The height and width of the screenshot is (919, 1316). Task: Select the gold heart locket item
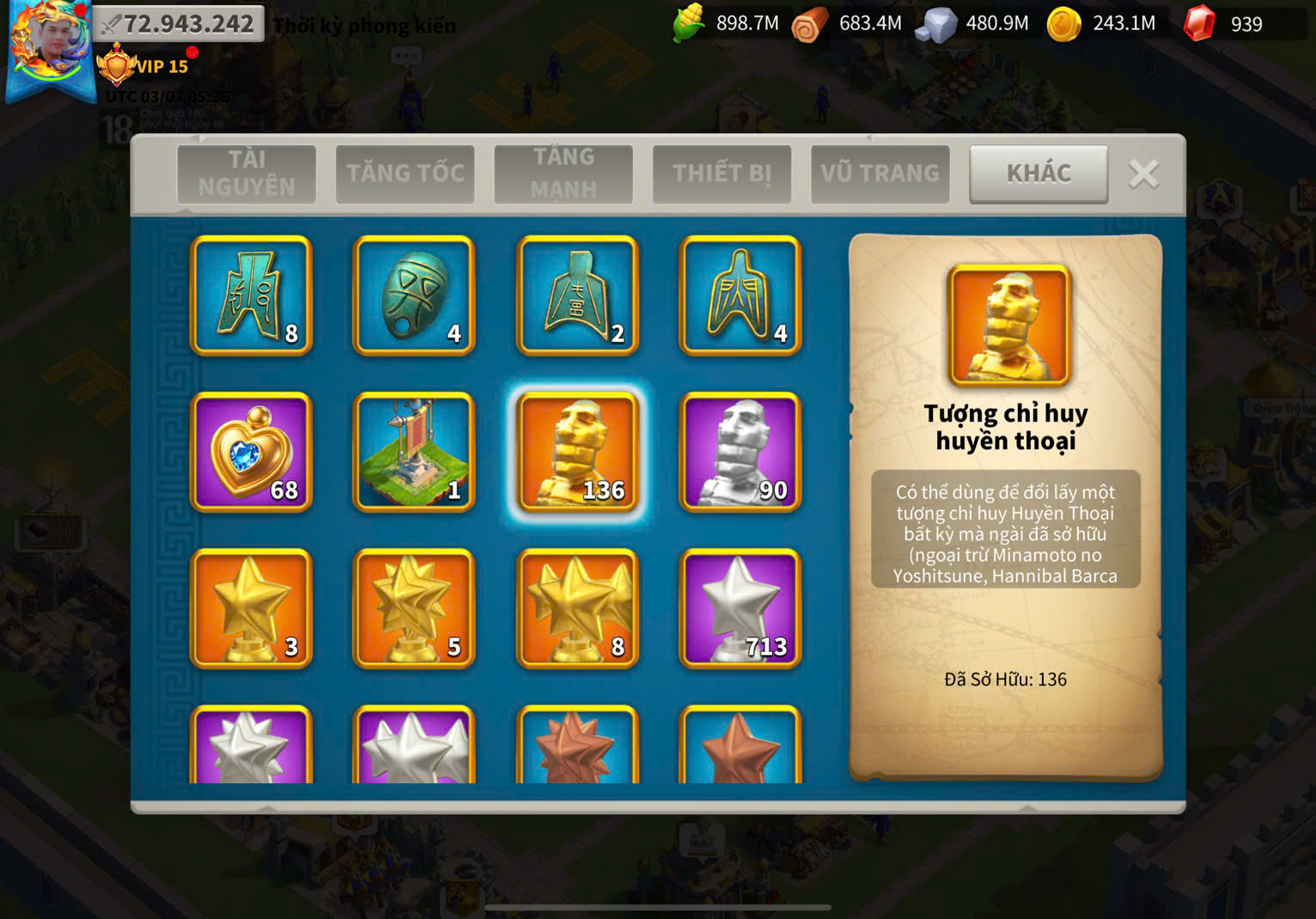[251, 452]
